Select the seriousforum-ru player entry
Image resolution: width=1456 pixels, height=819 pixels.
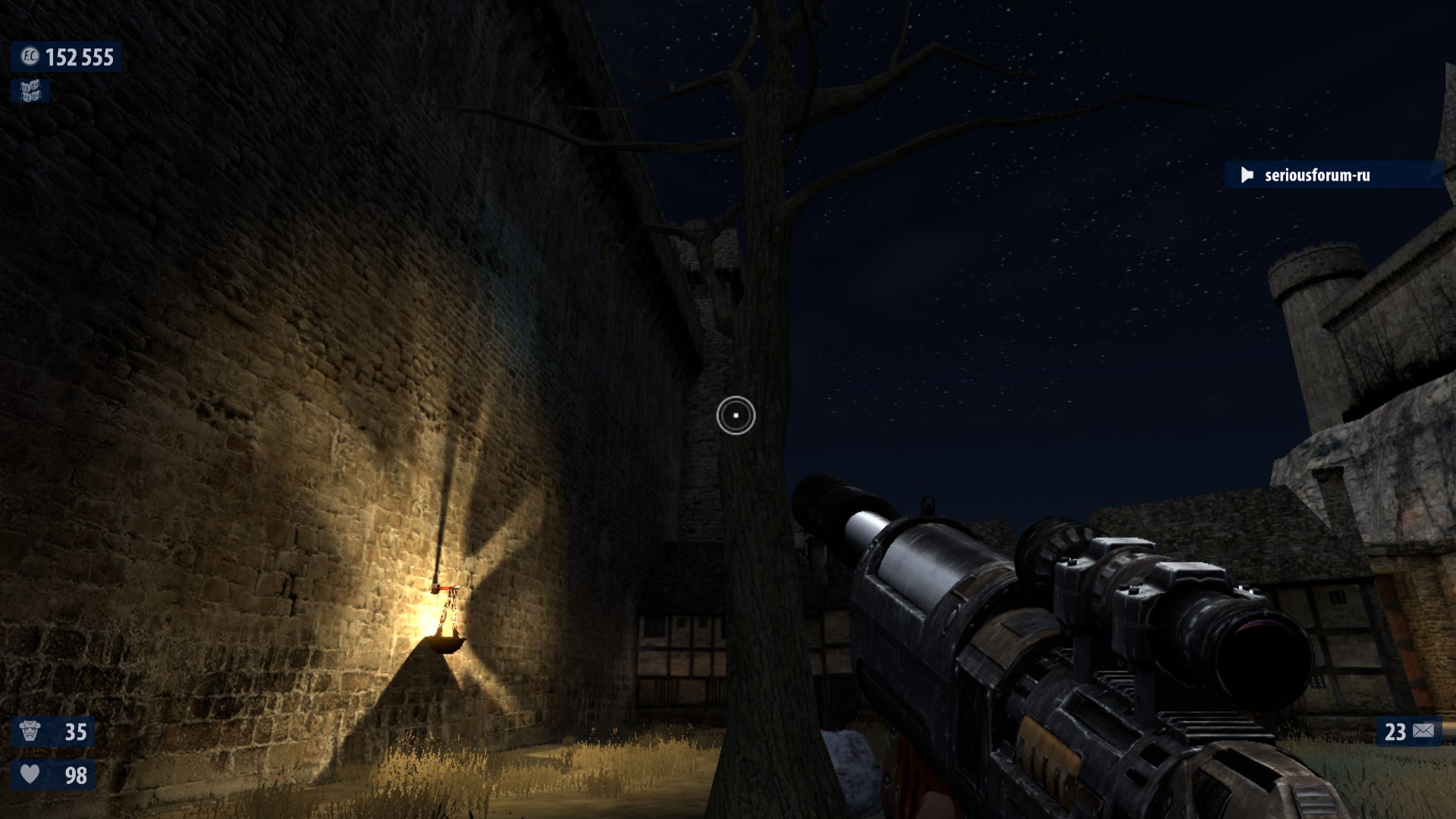point(1316,175)
